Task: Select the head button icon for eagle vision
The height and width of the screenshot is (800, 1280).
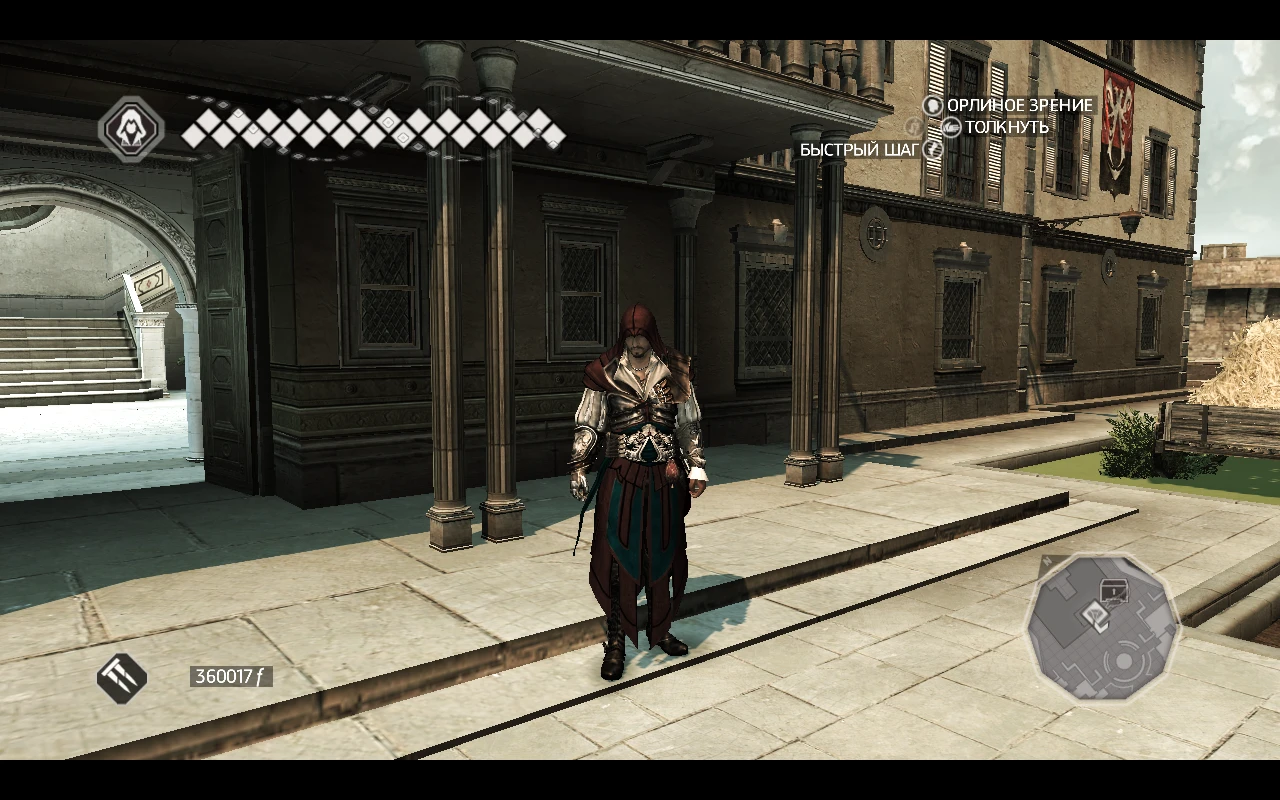Action: 933,105
